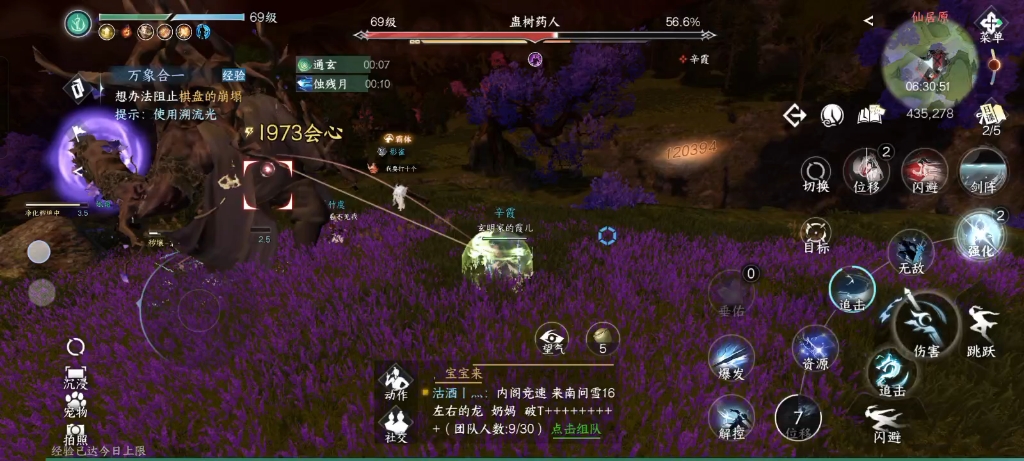This screenshot has height=461, width=1024.
Task: Use the 解控 crowd-control break skill
Action: [x=731, y=417]
